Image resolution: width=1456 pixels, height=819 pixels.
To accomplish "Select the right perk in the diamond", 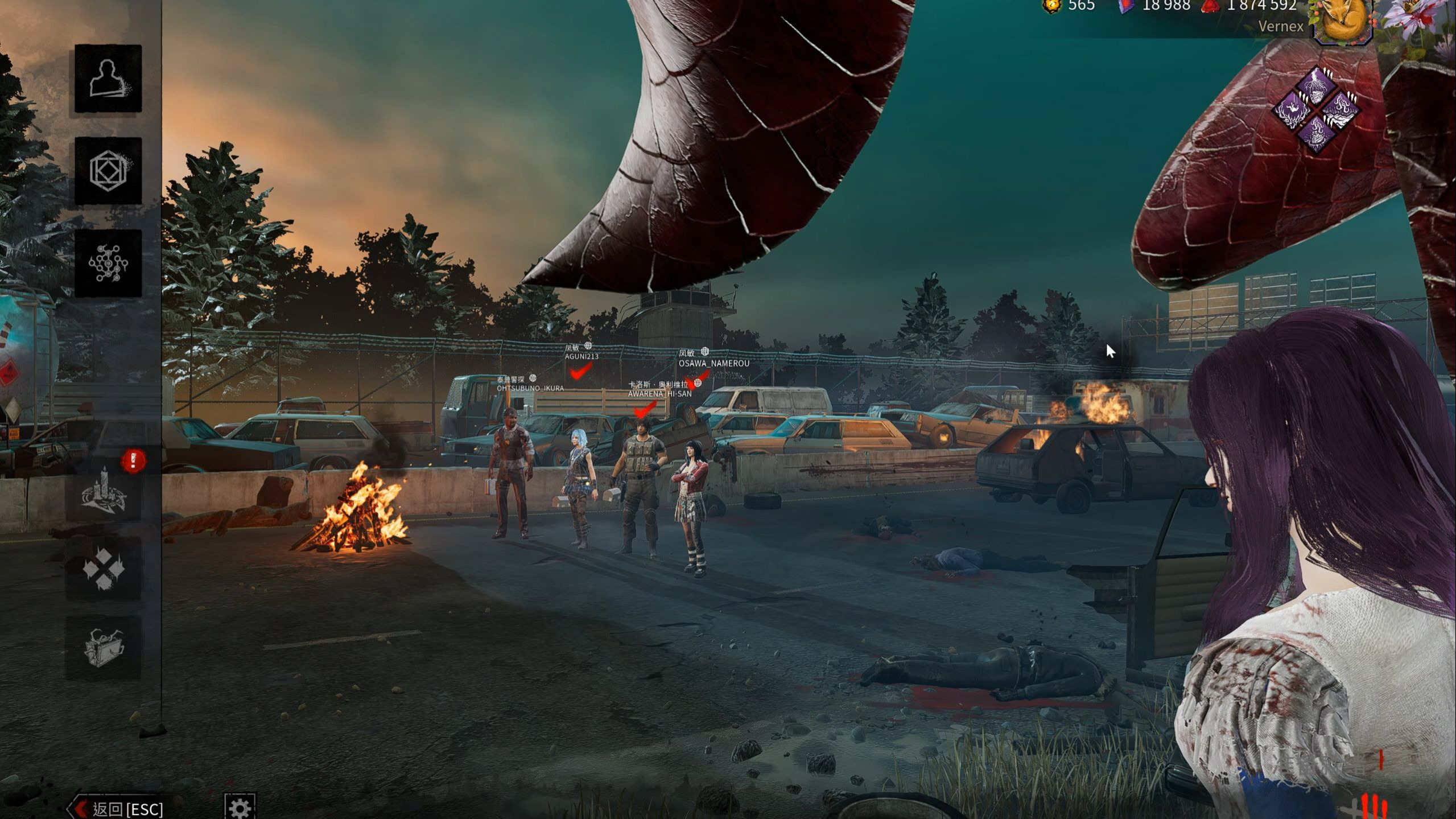I will [x=1340, y=109].
